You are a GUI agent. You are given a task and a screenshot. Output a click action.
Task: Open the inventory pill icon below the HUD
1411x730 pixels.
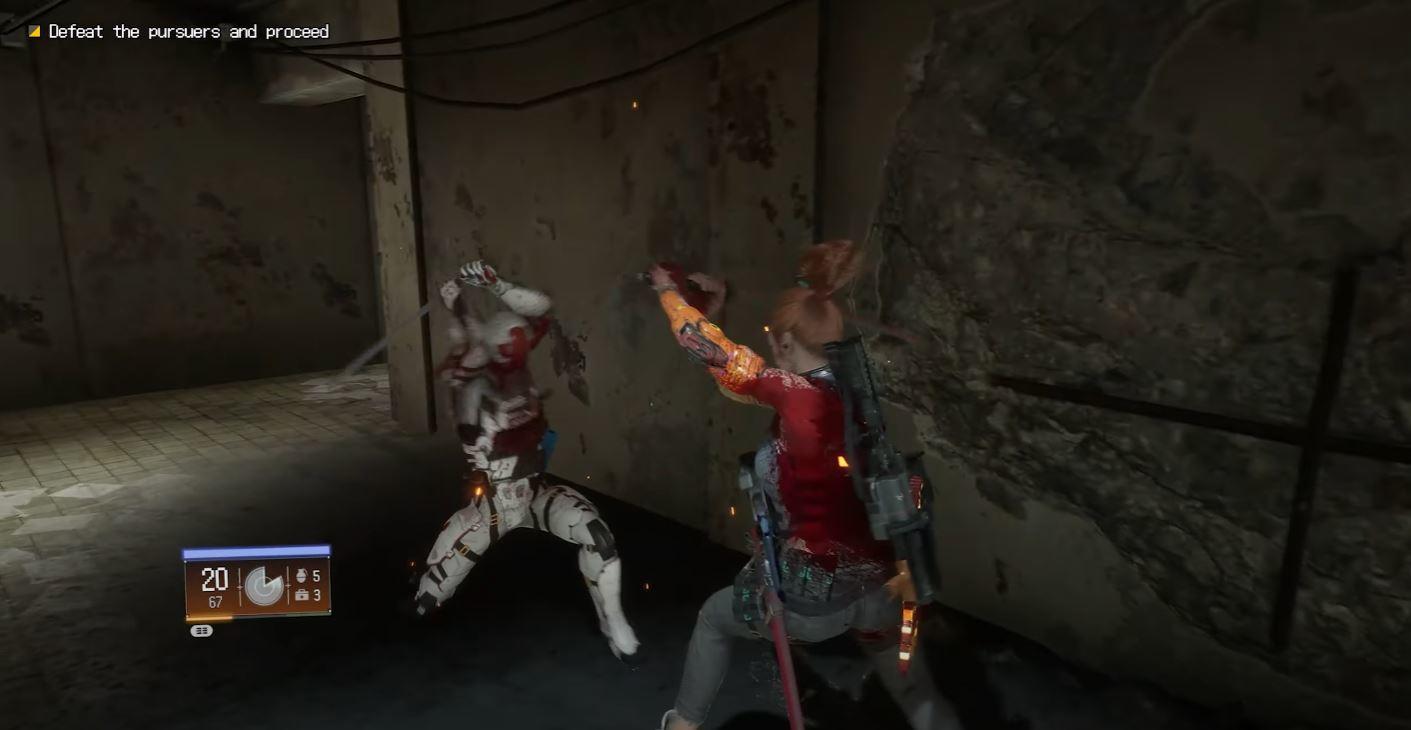tap(200, 630)
